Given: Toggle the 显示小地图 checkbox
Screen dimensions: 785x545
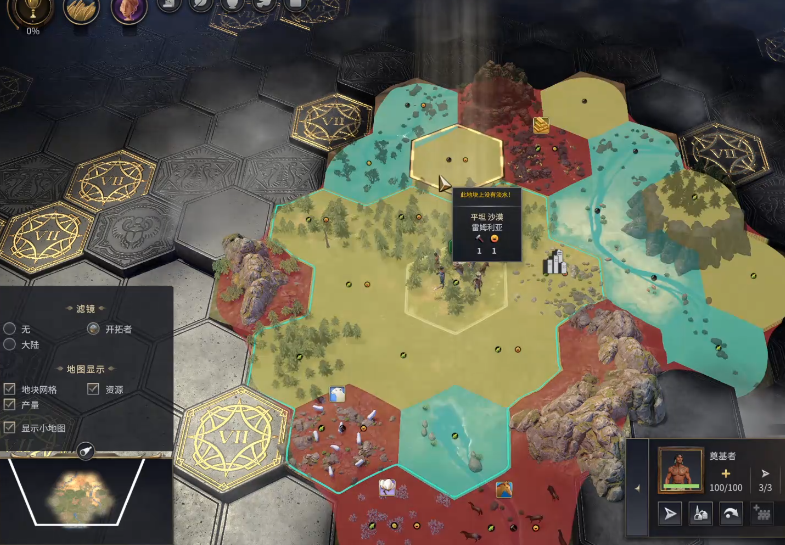Looking at the screenshot, I should pos(10,427).
